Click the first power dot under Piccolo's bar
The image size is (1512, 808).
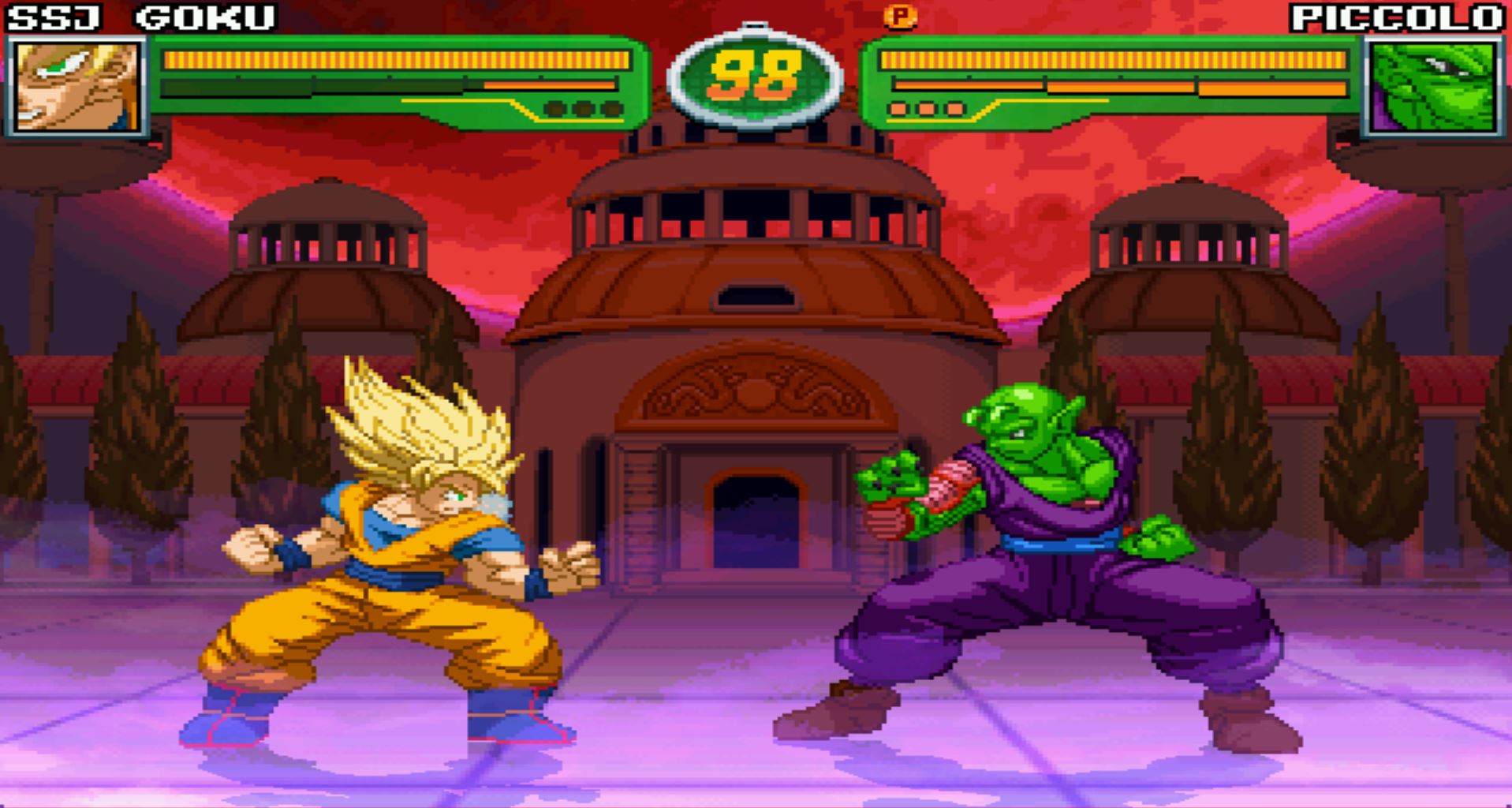point(898,109)
